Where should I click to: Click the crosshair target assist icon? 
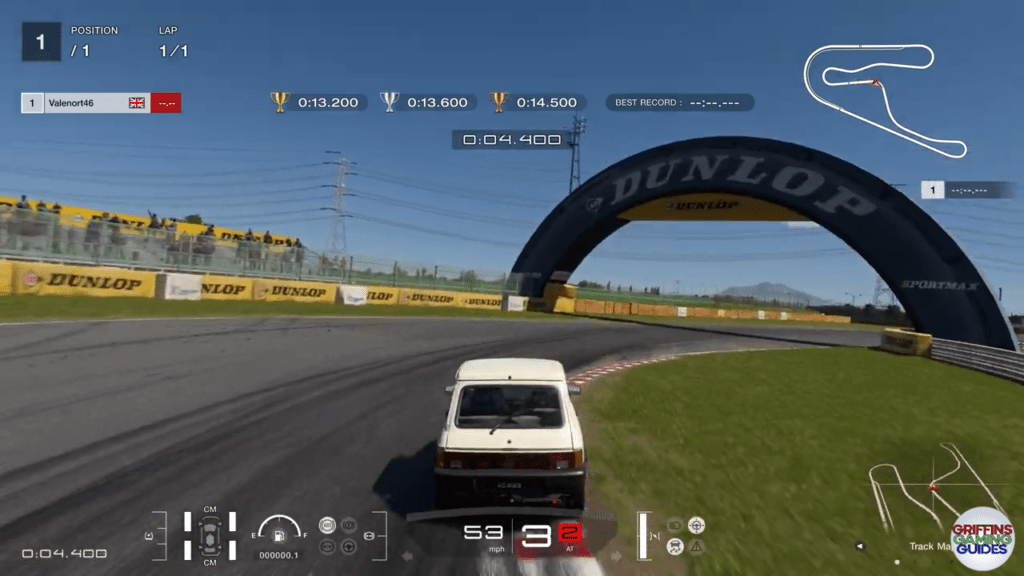click(x=697, y=524)
